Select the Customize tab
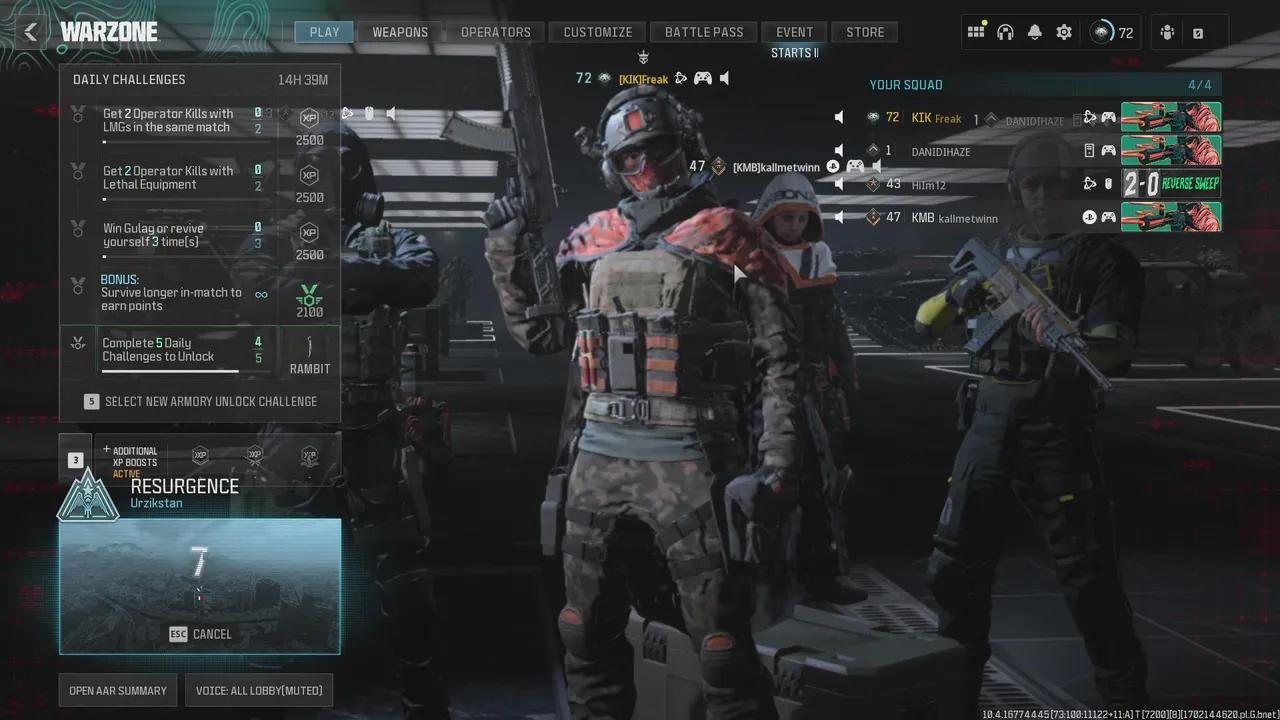1280x720 pixels. (x=597, y=32)
